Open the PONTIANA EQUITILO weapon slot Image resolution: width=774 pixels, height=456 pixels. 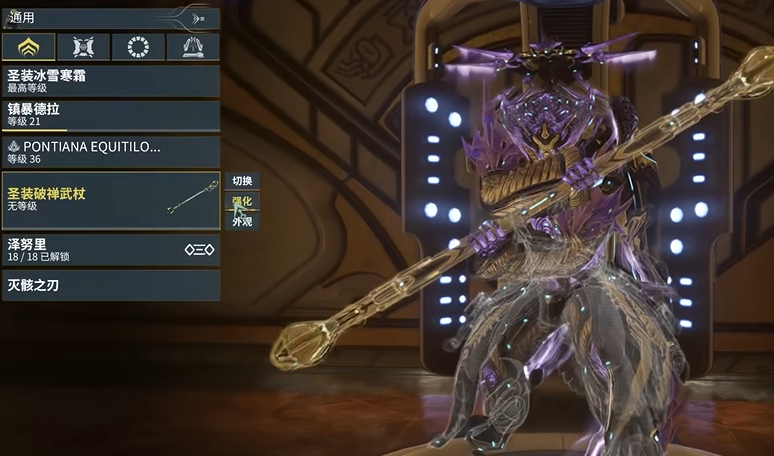110,151
